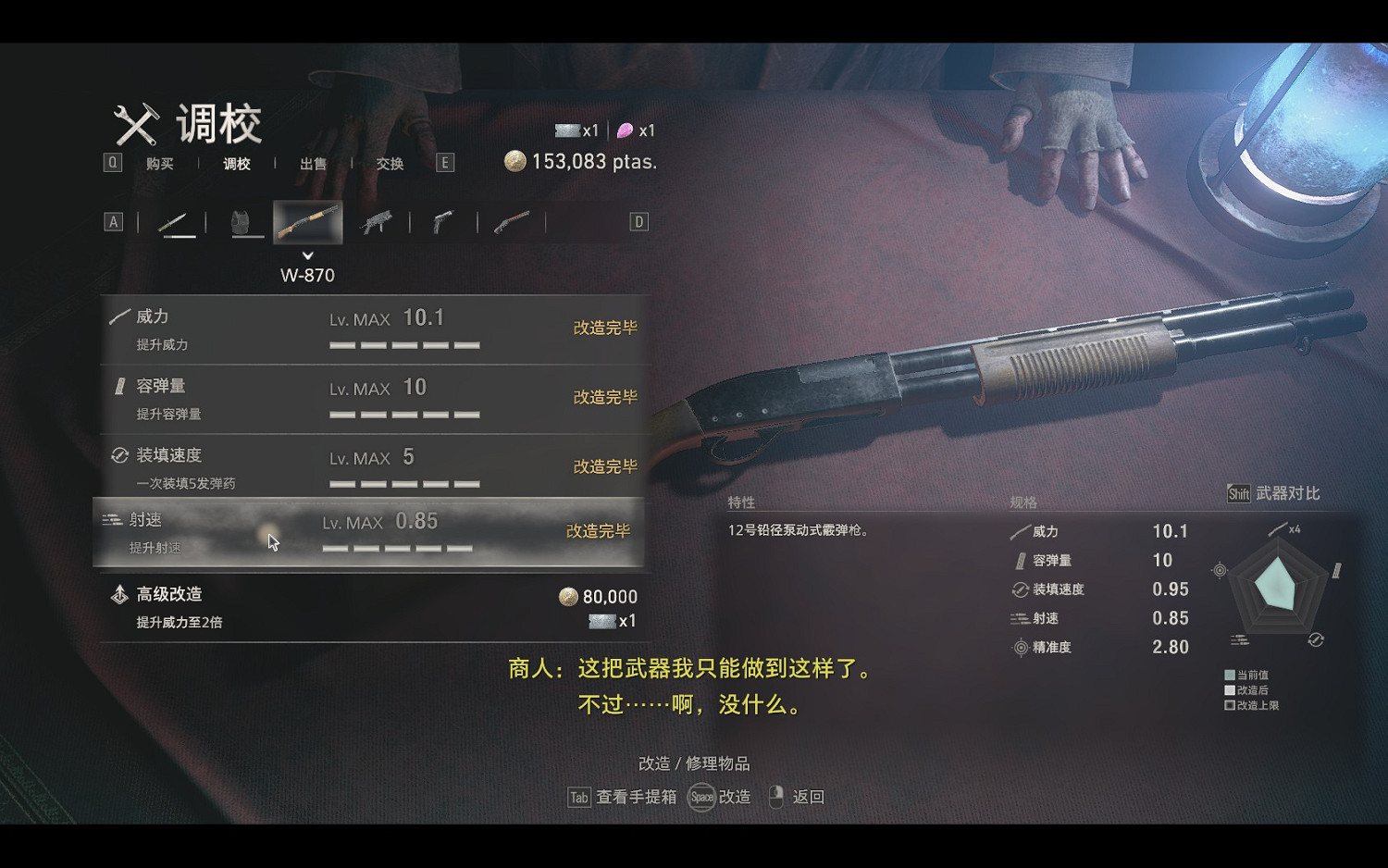Image resolution: width=1388 pixels, height=868 pixels.
Task: Click the W-870 shotgun weapon icon
Action: click(x=307, y=220)
